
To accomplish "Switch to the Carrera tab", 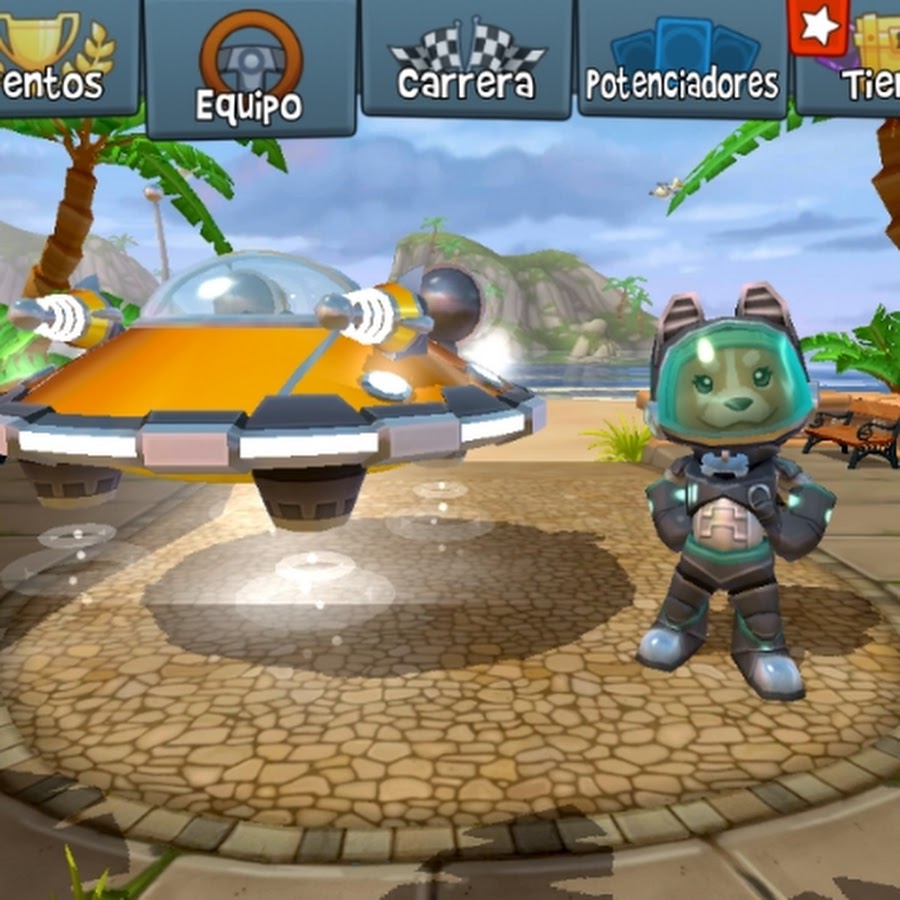I will 466,58.
